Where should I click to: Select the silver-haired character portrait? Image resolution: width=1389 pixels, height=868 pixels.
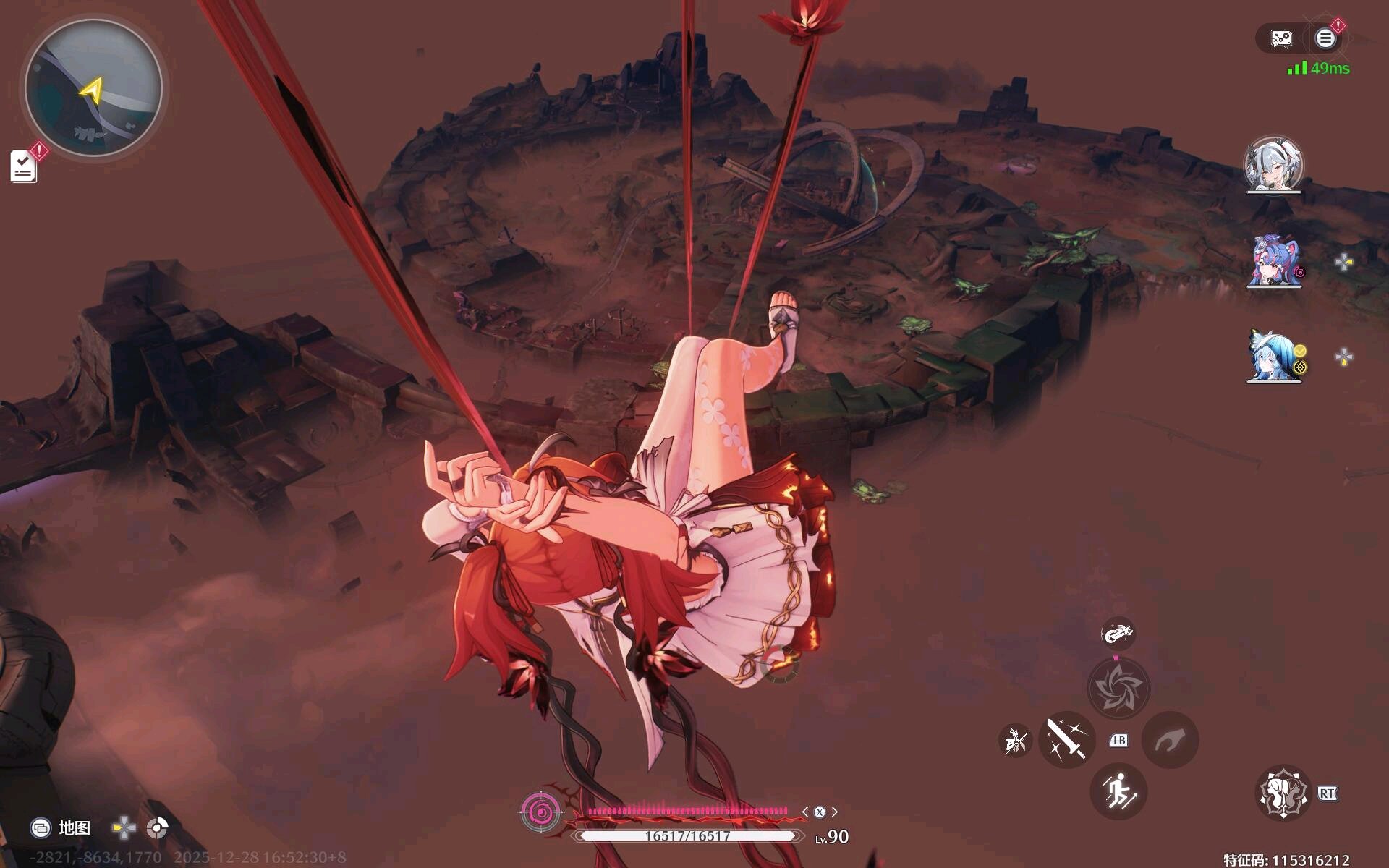coord(1273,165)
